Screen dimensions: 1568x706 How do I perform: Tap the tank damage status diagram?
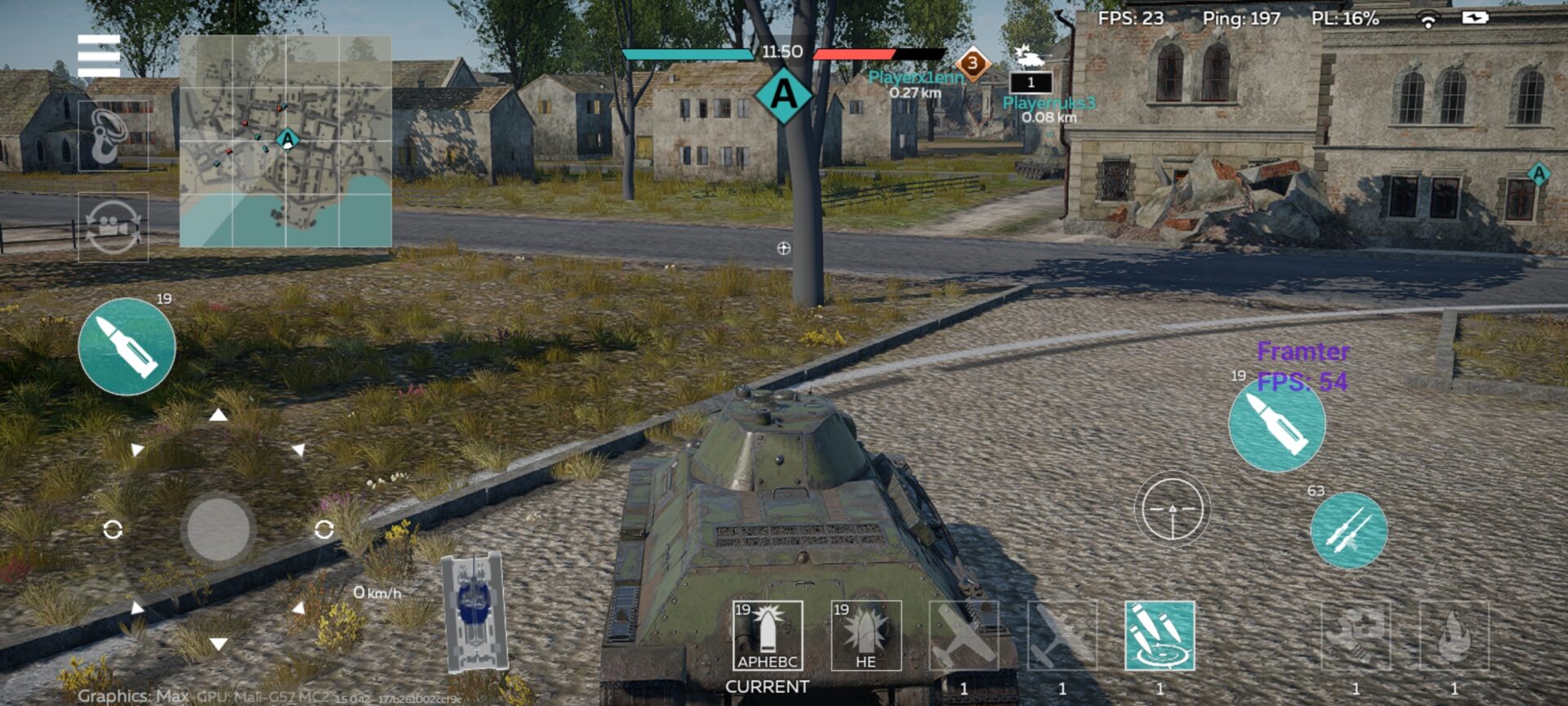tap(474, 612)
